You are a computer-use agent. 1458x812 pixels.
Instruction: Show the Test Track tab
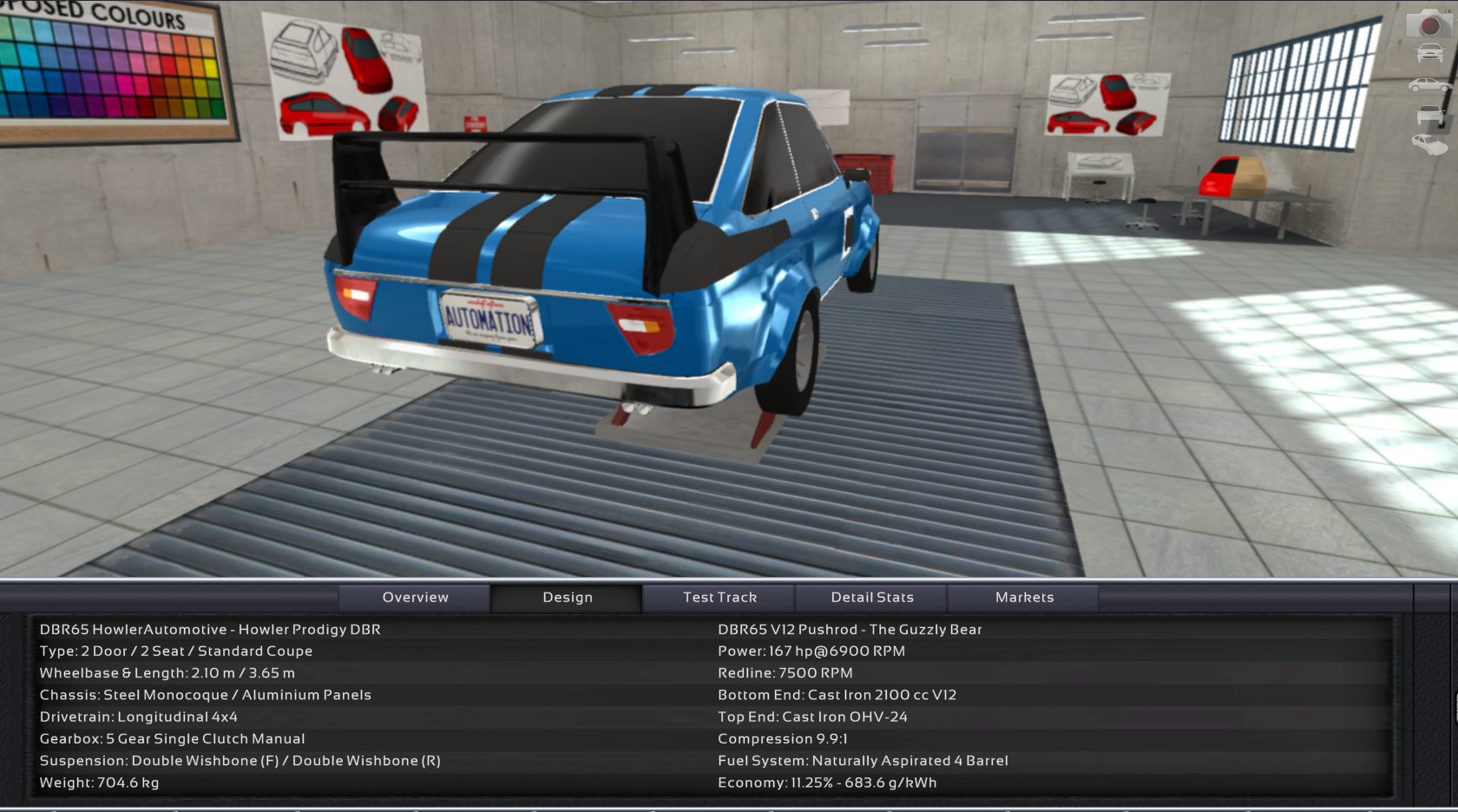[719, 598]
